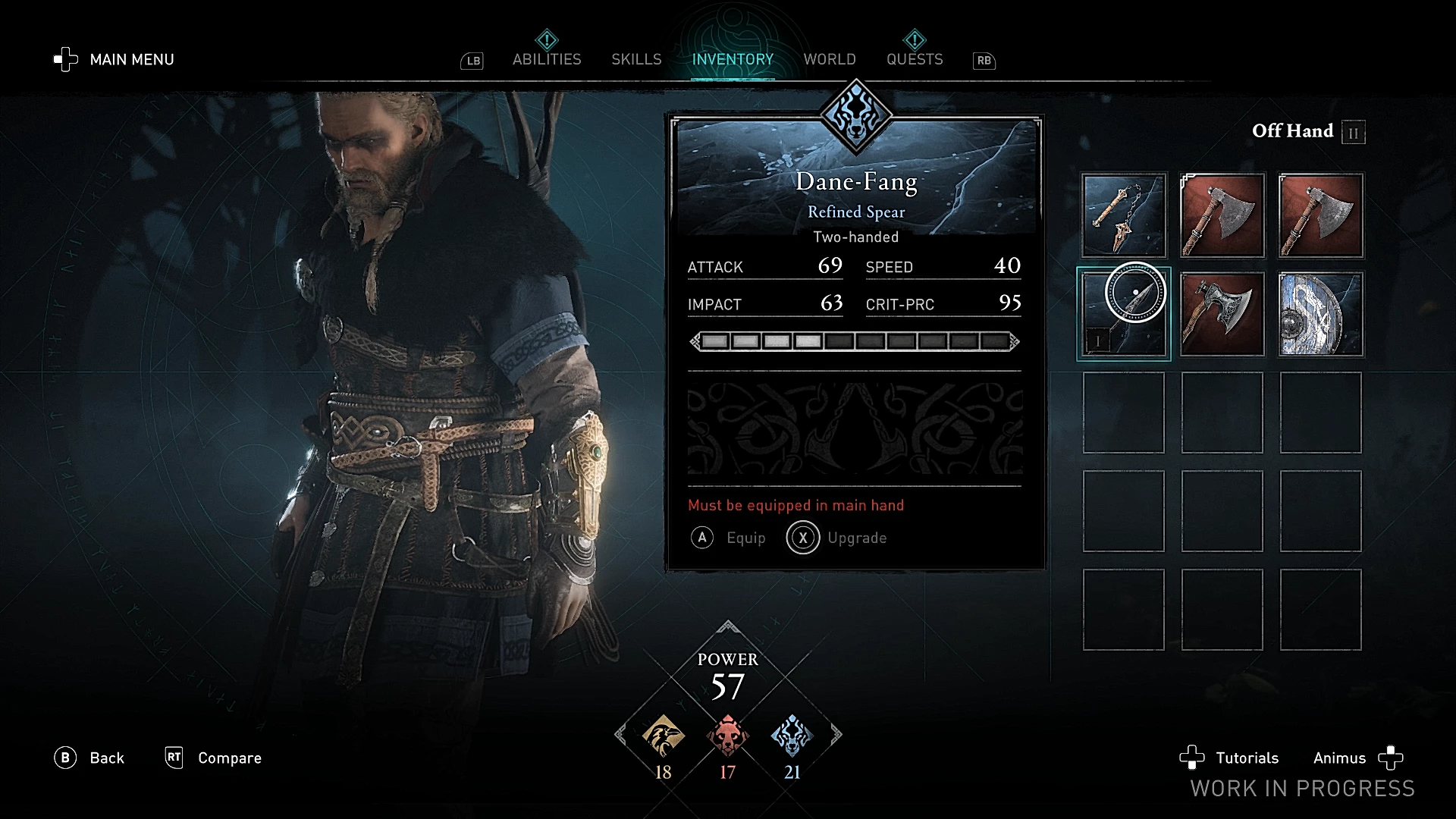
Task: Upgrade the Dane-Fang spear
Action: 837,538
